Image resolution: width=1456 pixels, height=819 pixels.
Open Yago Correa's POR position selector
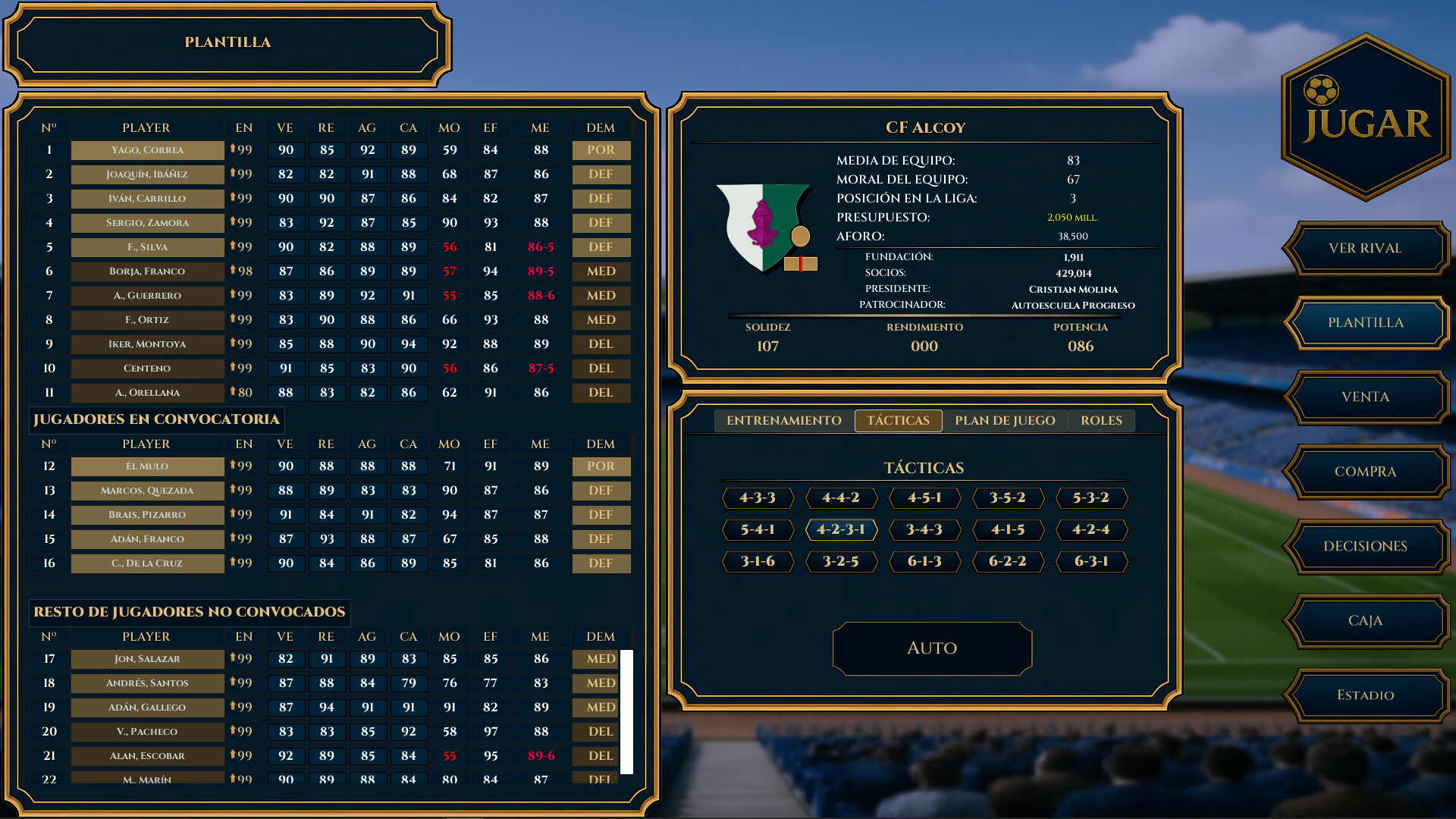[x=601, y=150]
